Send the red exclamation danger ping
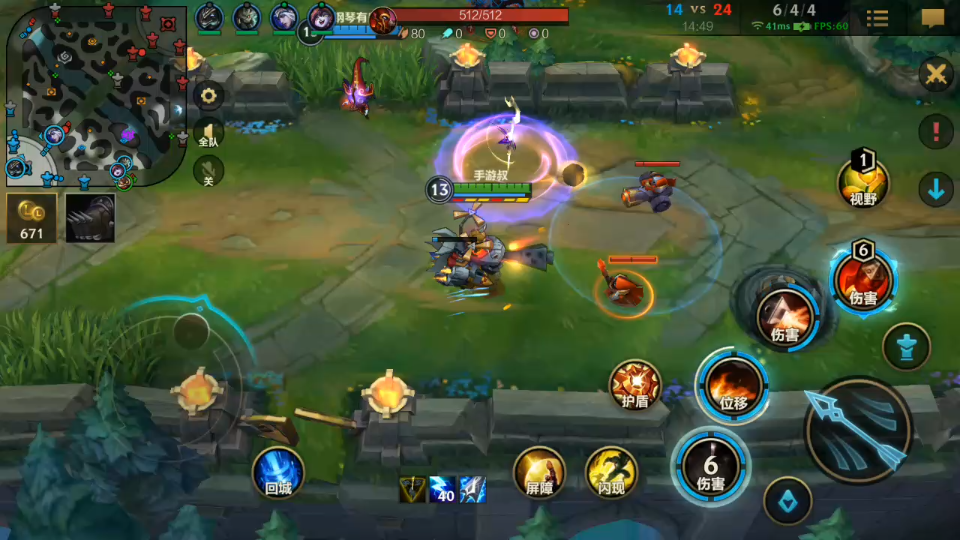Screen dimensions: 960x540 pos(936,130)
